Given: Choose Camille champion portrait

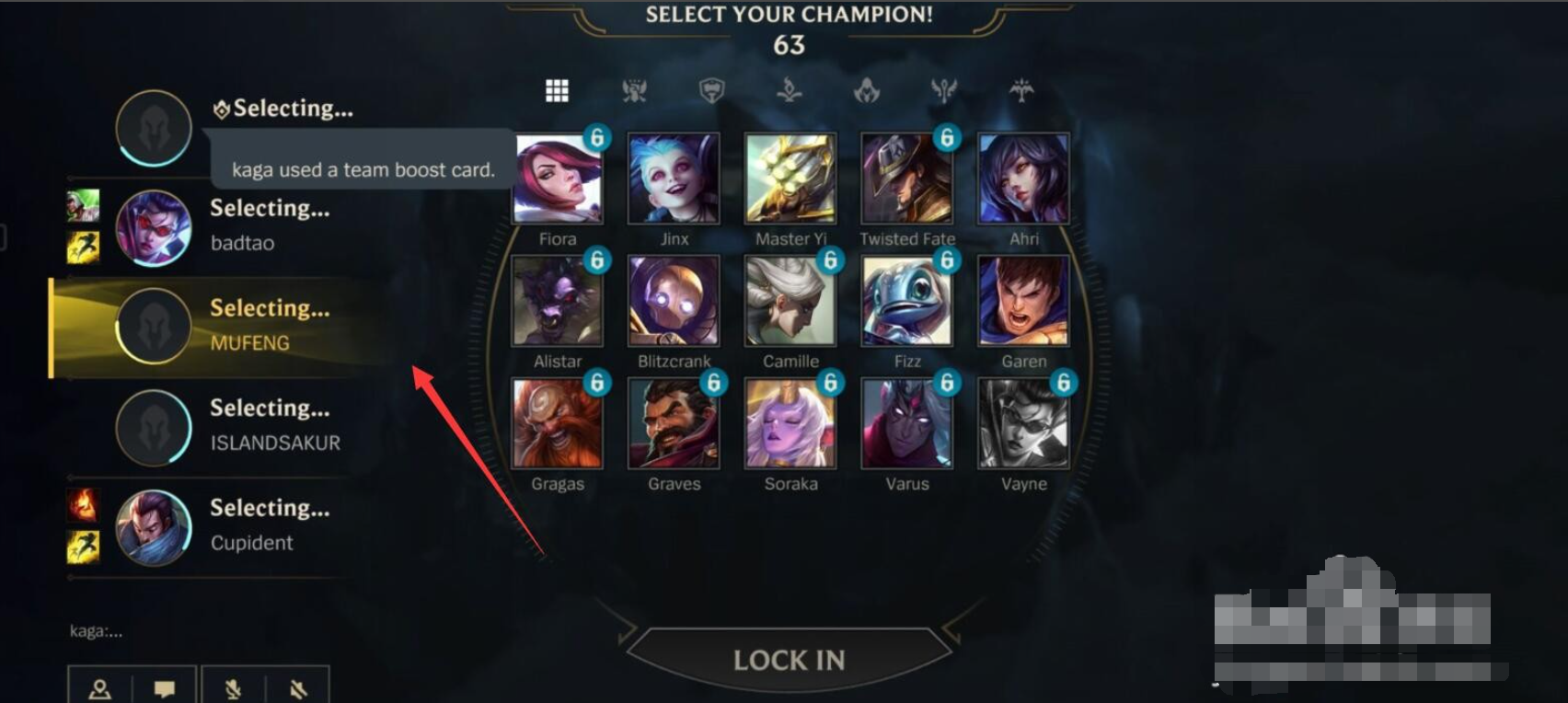Looking at the screenshot, I should pos(790,302).
